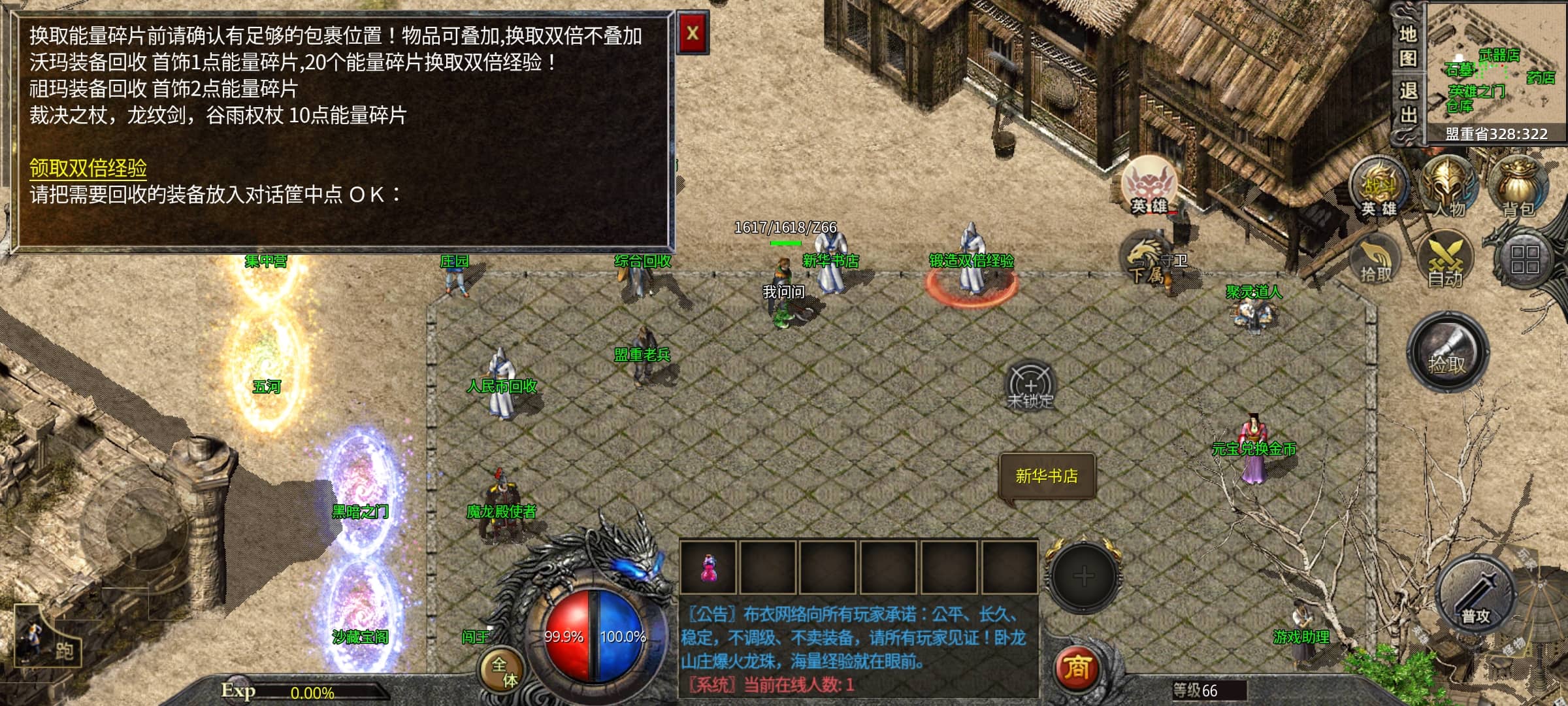1568x706 pixels.
Task: Tap the large round 捡取 button
Action: click(x=1447, y=353)
